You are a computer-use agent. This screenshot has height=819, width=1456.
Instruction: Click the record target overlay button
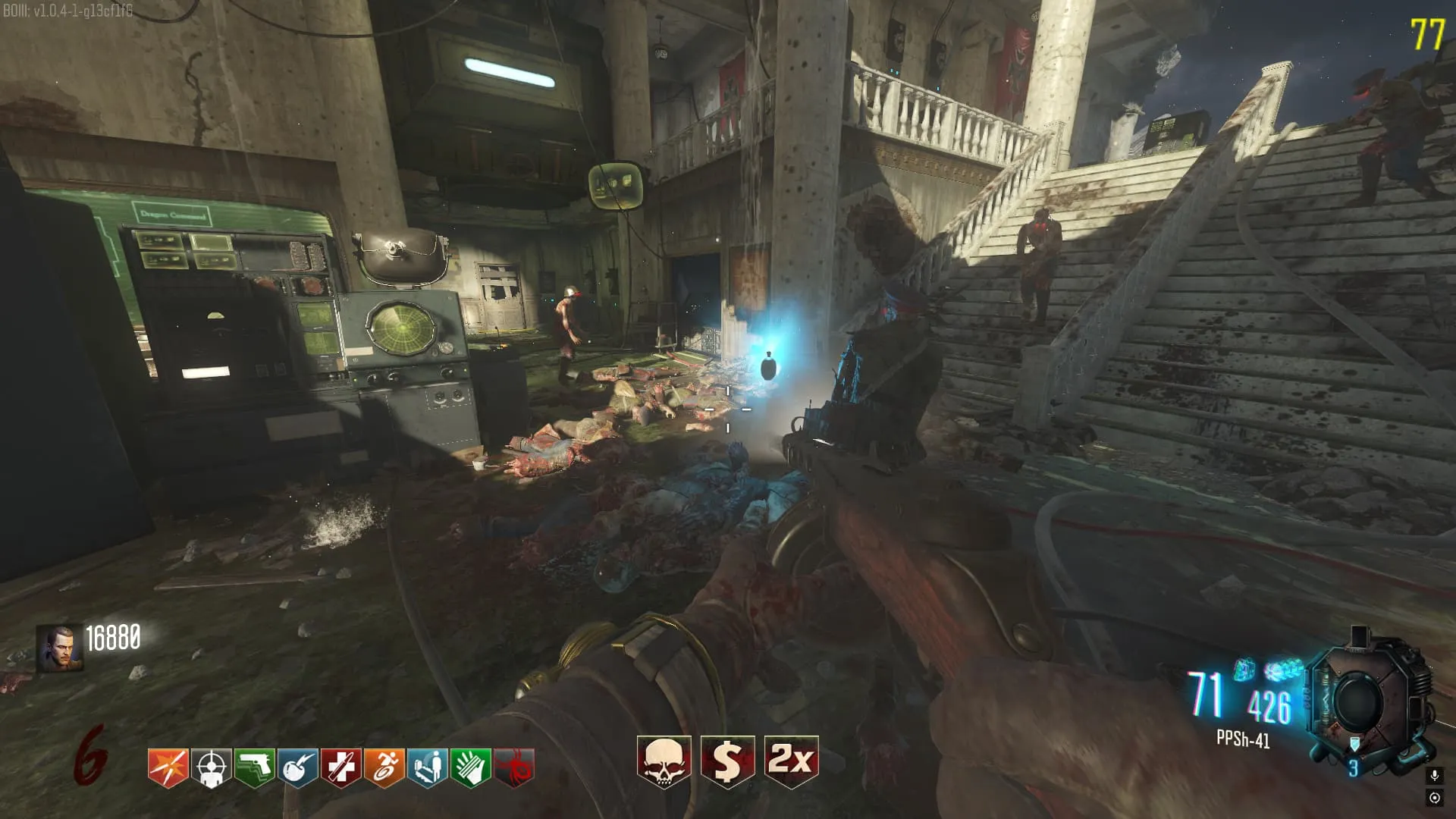(1434, 798)
